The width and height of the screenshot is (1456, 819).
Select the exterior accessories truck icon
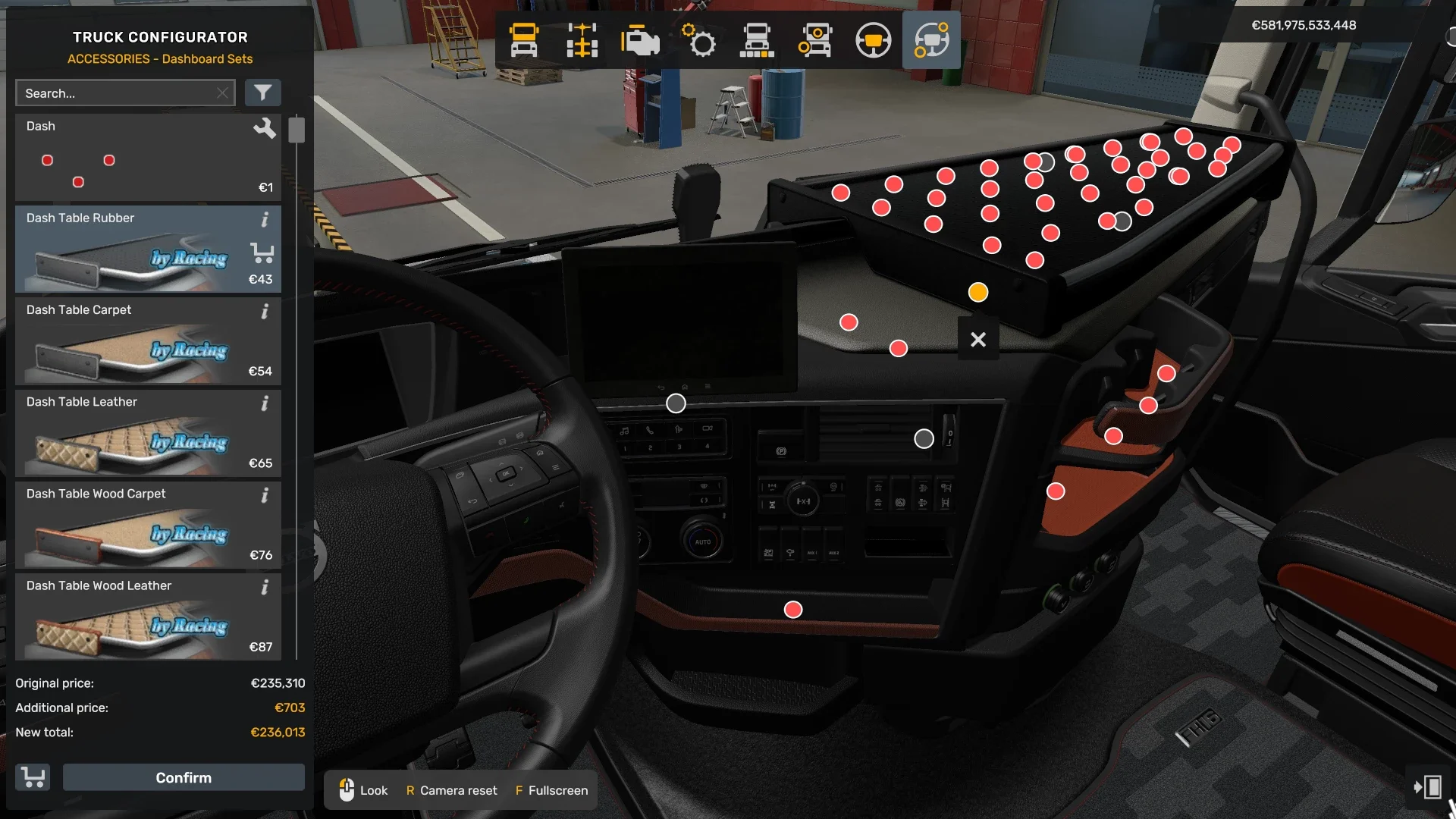pyautogui.click(x=758, y=40)
